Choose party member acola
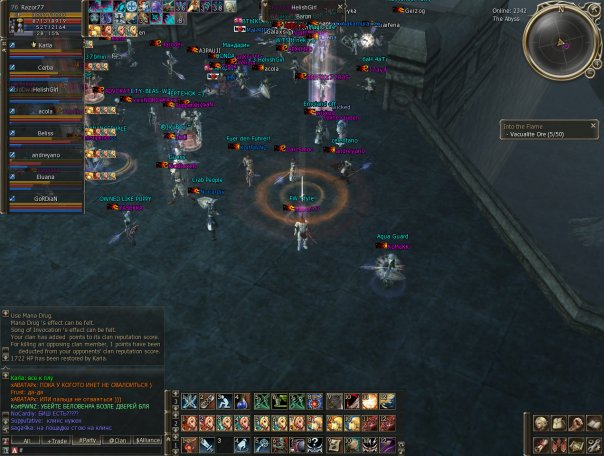This screenshot has height=456, width=604. click(x=45, y=112)
